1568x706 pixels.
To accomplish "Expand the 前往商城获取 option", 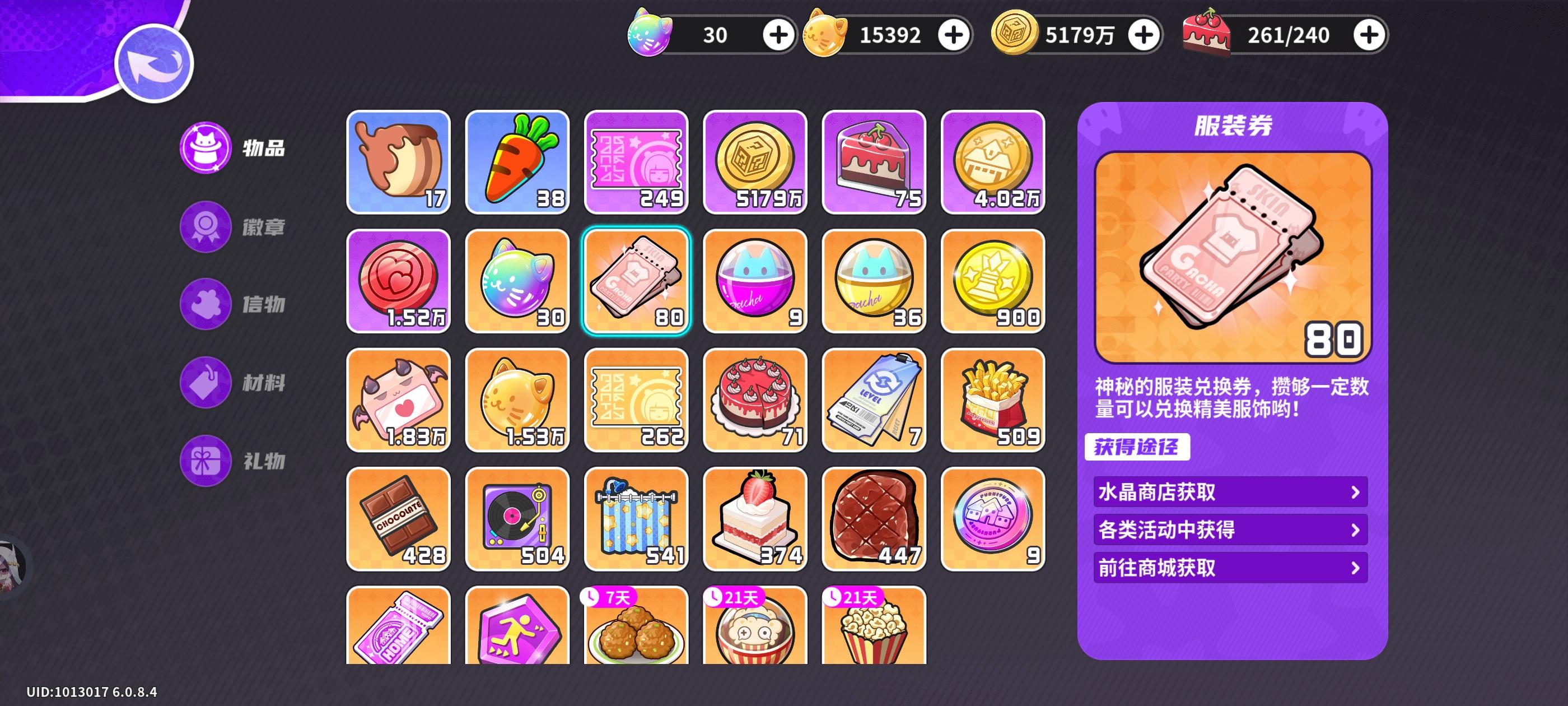I will 1230,569.
